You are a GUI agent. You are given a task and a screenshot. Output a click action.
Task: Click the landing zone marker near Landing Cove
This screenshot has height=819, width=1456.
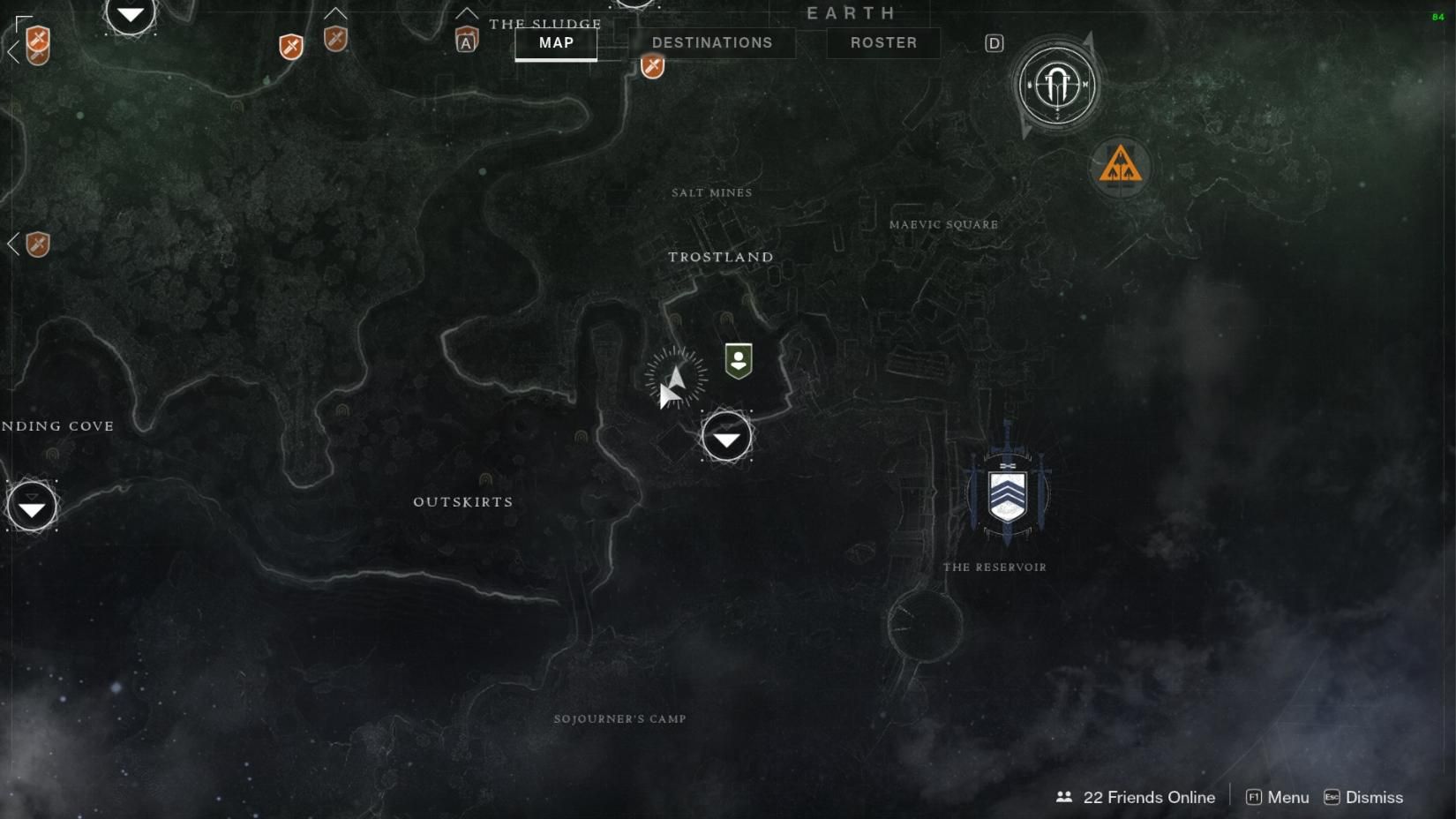(32, 507)
